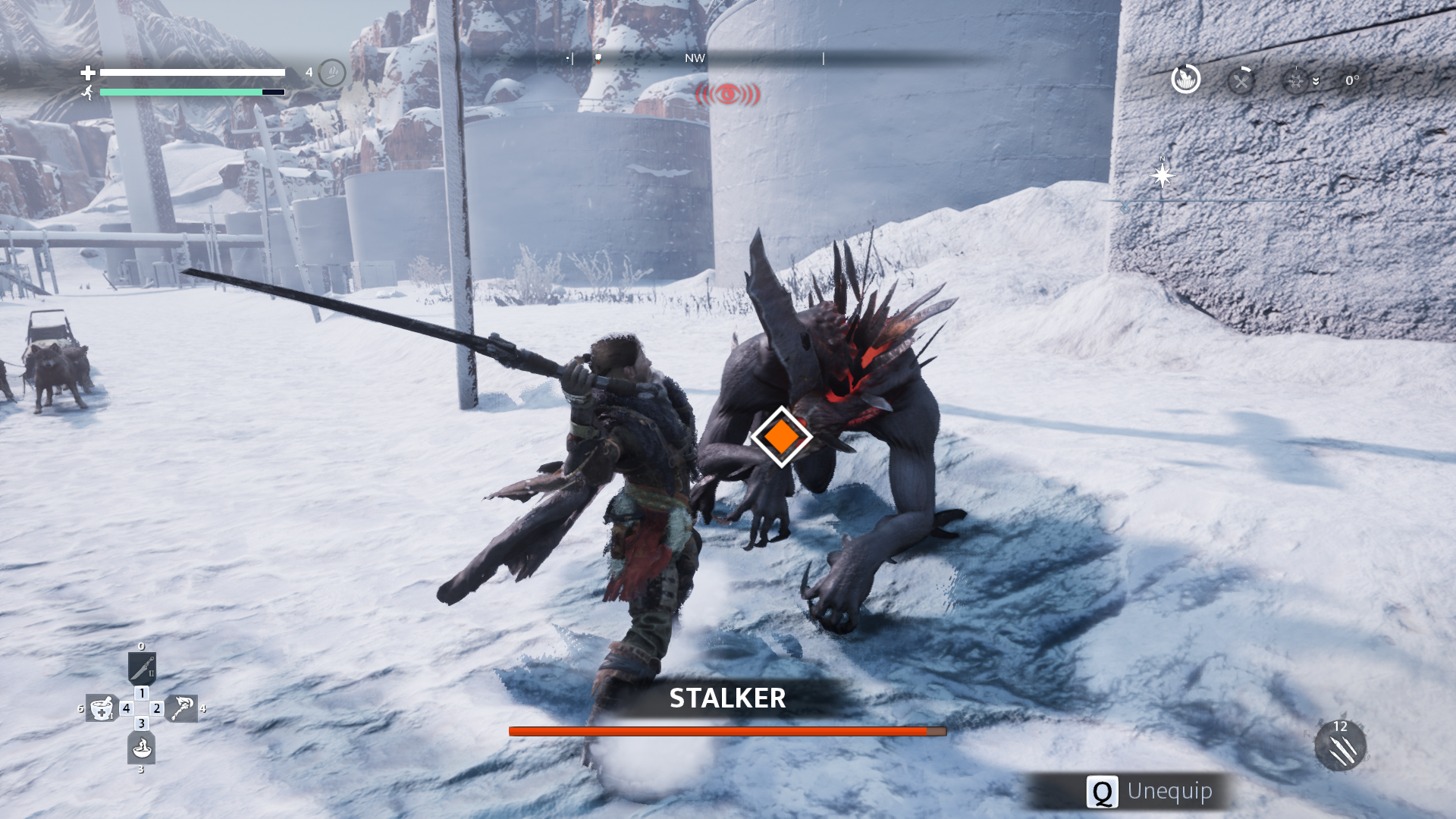The height and width of the screenshot is (819, 1456).
Task: Toggle the 0° temperature display
Action: coord(1352,80)
